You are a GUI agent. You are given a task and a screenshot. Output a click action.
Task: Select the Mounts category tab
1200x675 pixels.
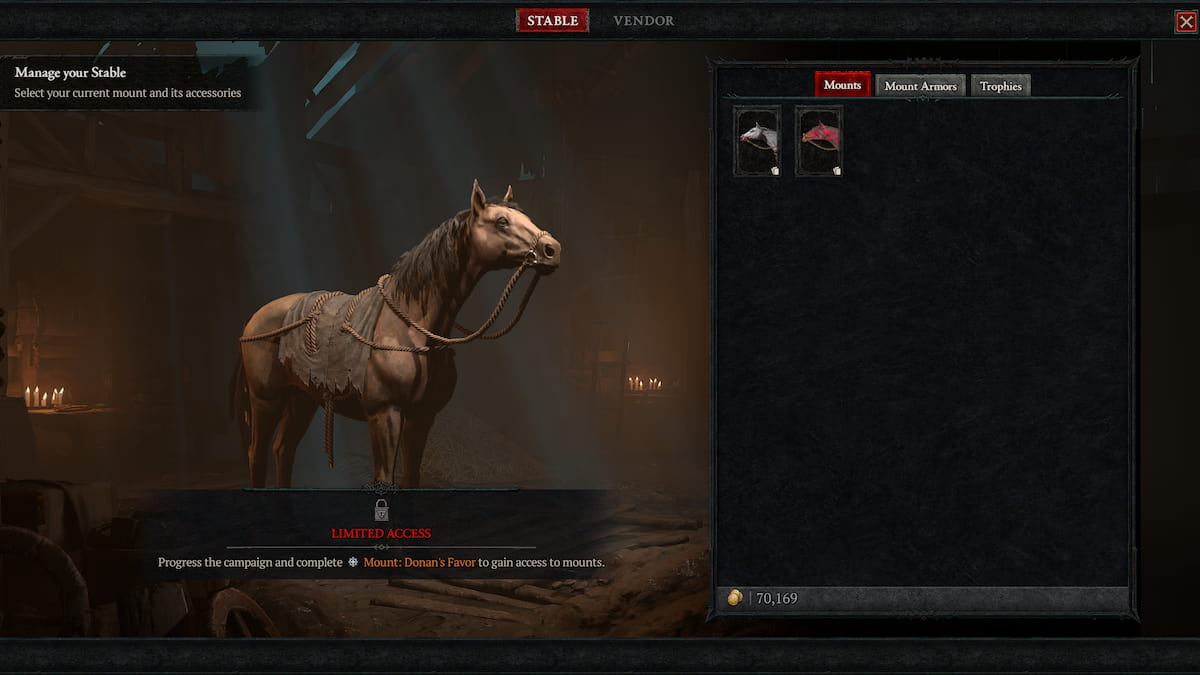click(842, 86)
